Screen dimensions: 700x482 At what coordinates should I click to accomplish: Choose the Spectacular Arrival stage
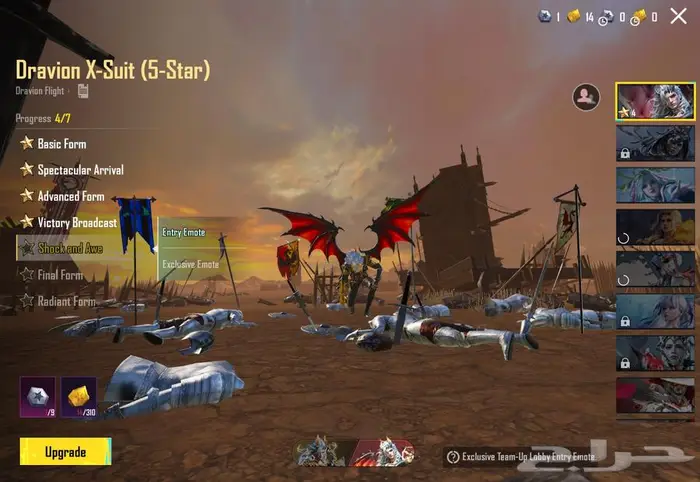tap(80, 170)
